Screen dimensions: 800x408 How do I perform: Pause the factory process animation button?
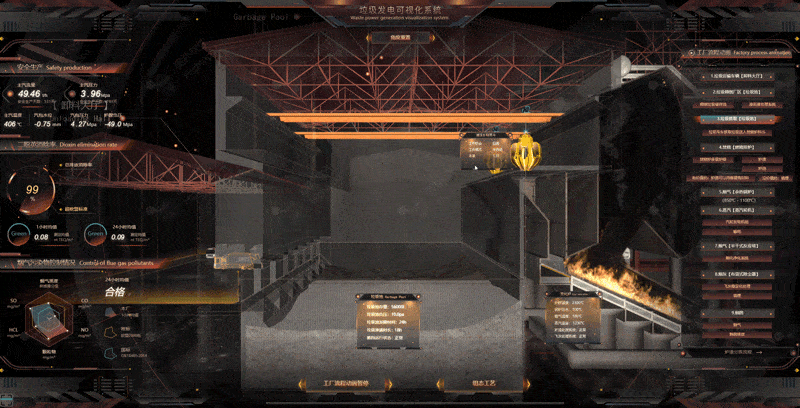[329, 383]
